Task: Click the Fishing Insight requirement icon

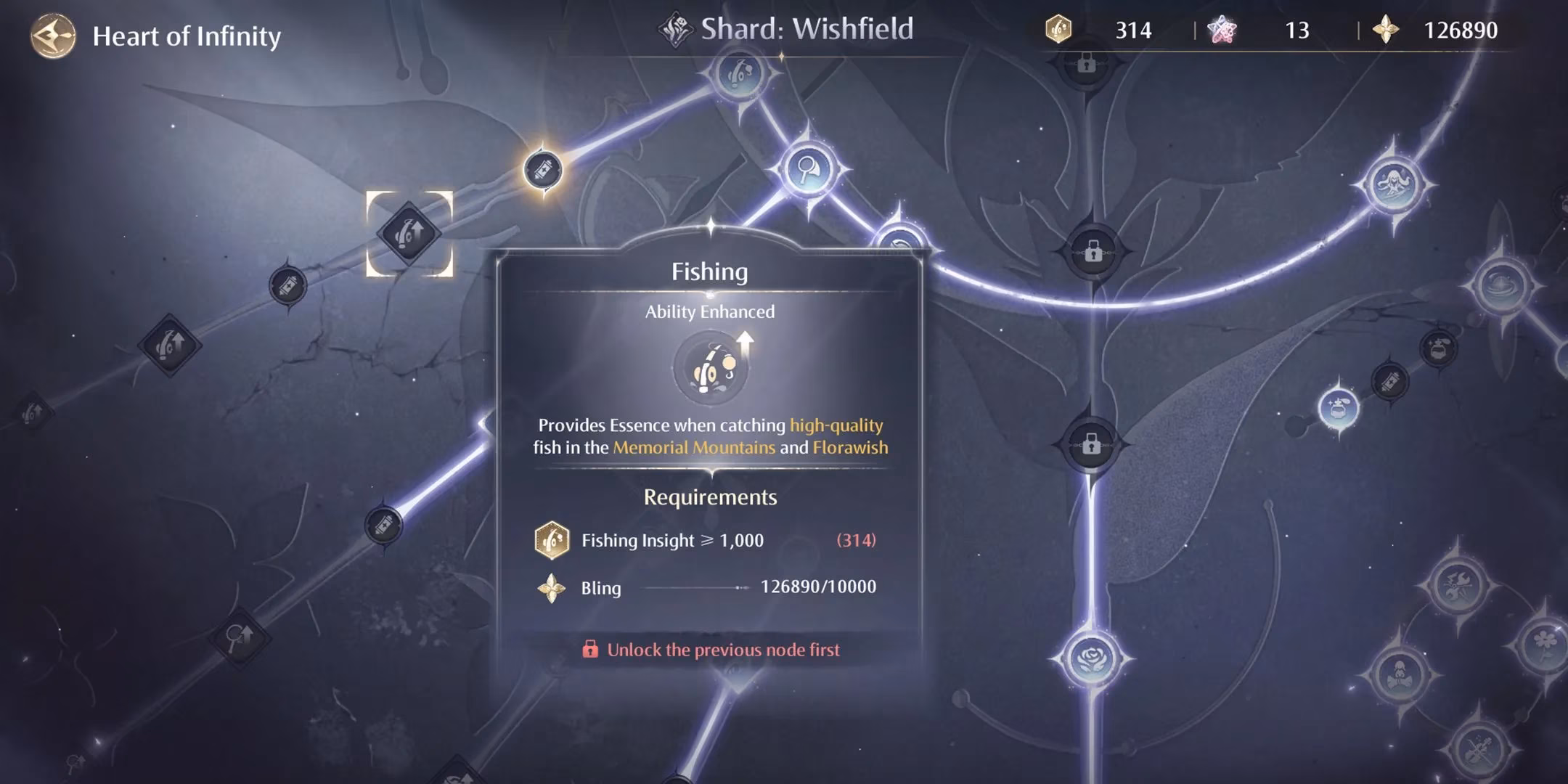Action: click(553, 540)
